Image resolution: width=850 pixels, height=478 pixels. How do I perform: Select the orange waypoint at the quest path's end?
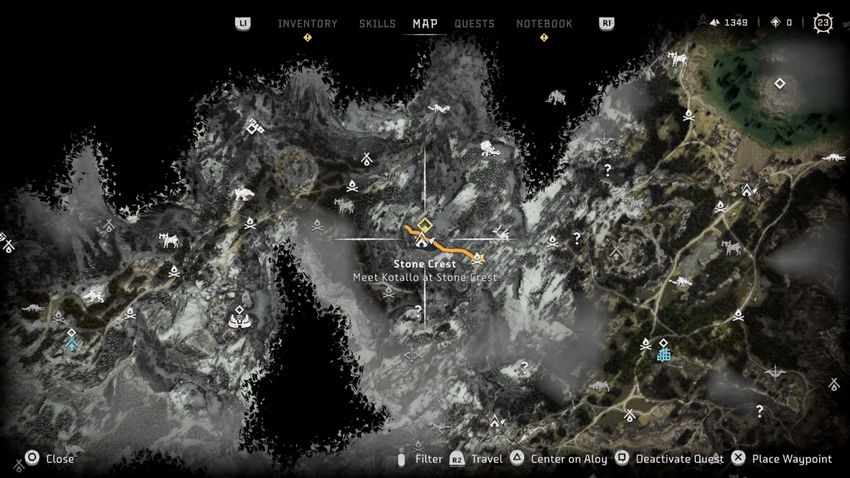[x=479, y=256]
